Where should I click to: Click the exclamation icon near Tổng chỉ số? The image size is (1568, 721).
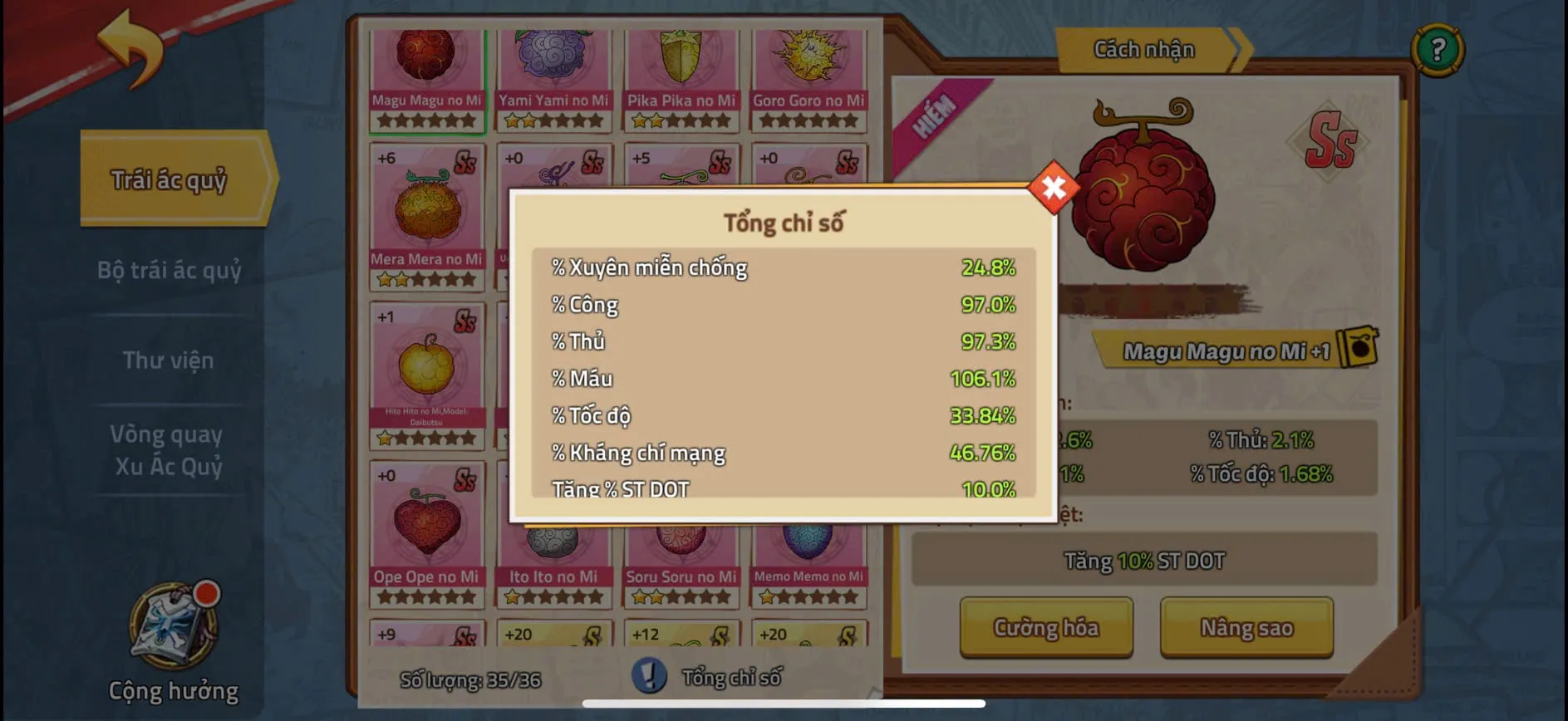[x=649, y=676]
